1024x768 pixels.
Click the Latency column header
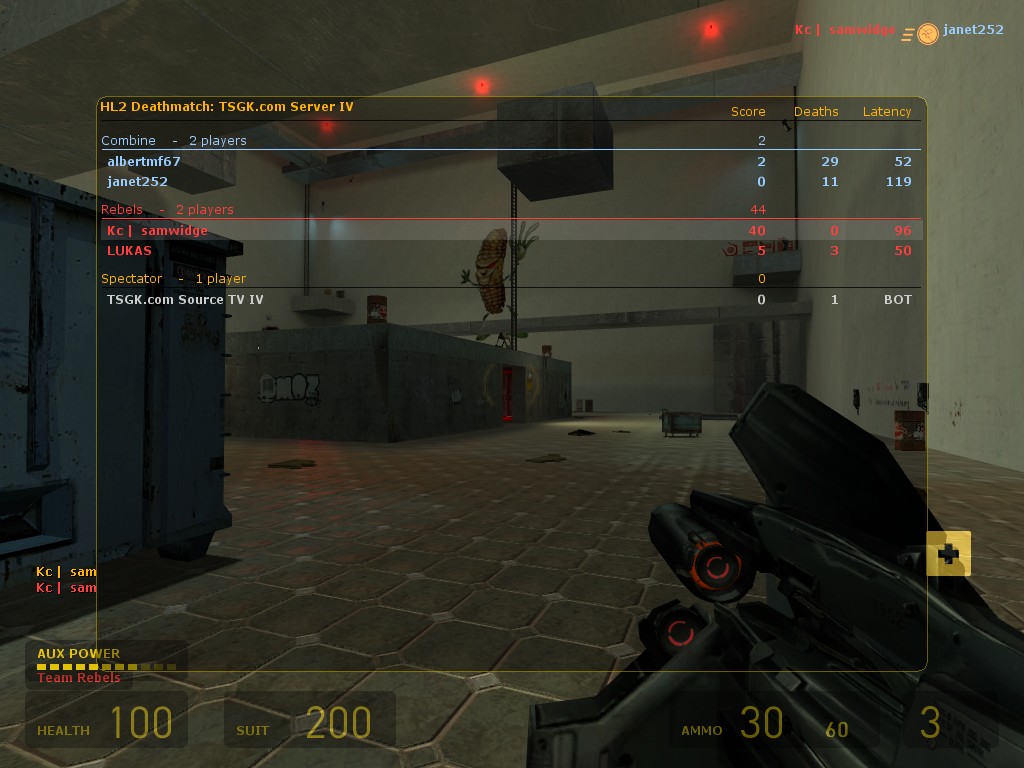tap(887, 111)
